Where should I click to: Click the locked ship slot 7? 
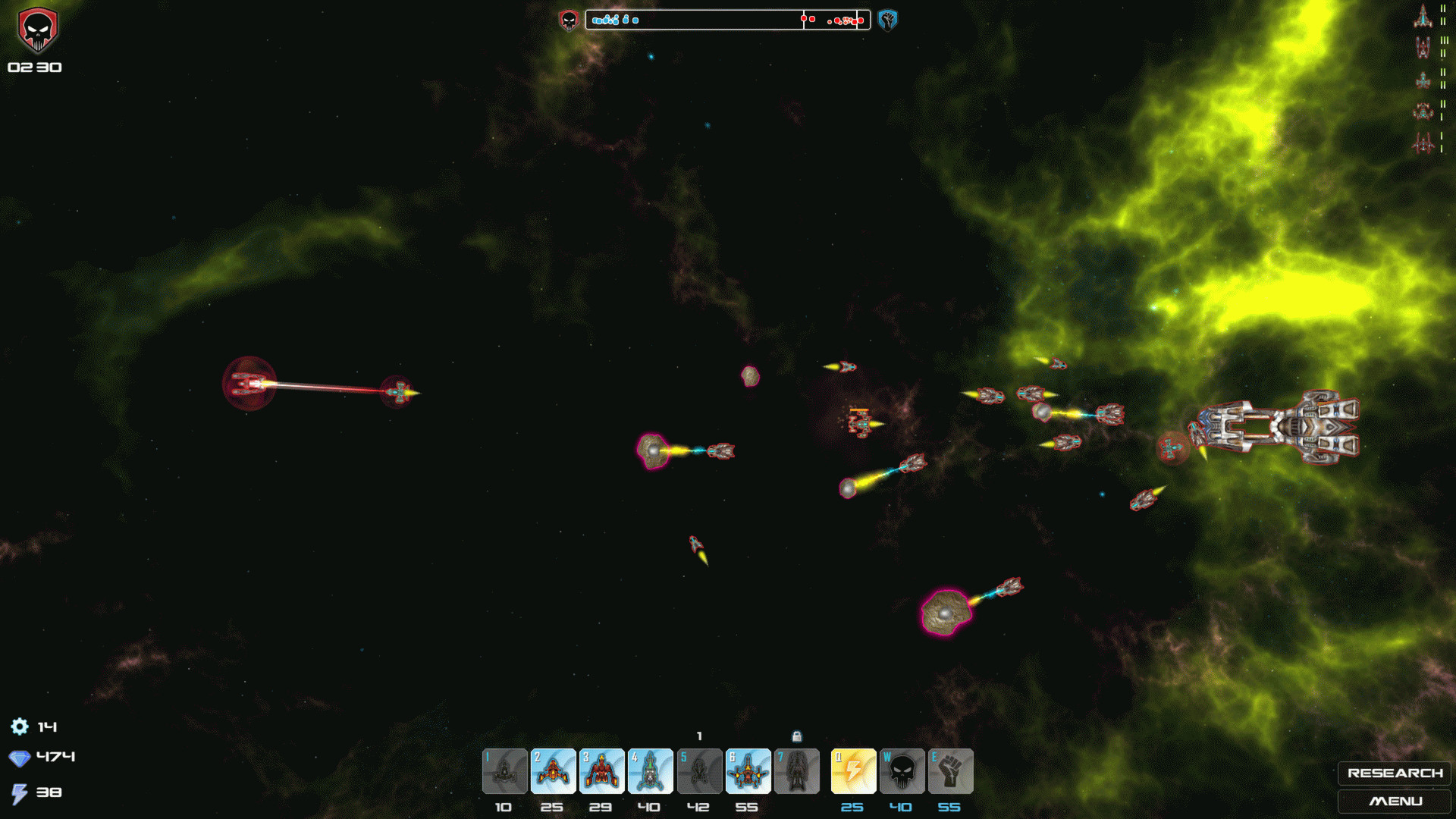pos(796,771)
